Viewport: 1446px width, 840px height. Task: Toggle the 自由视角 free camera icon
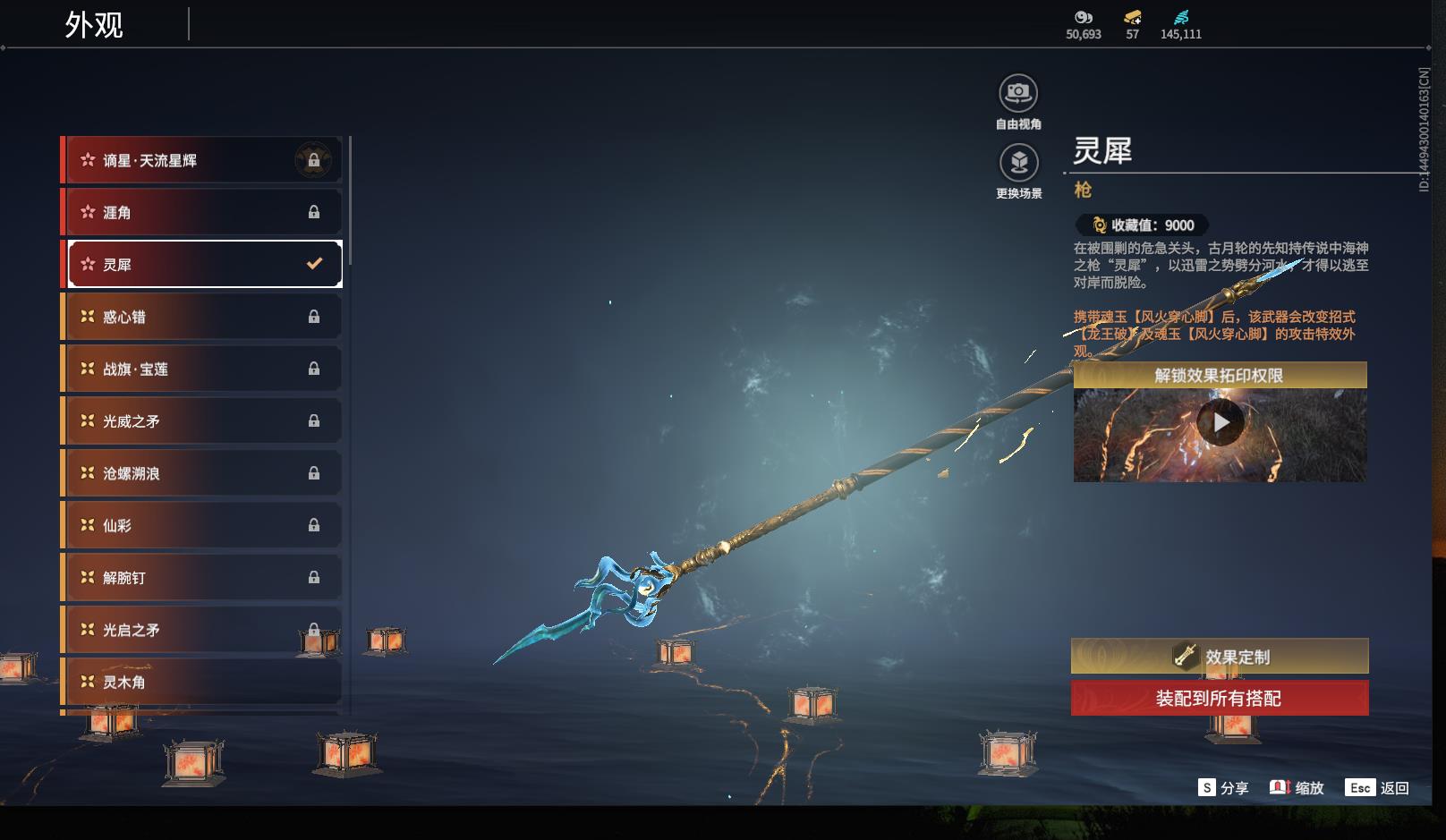point(1018,93)
